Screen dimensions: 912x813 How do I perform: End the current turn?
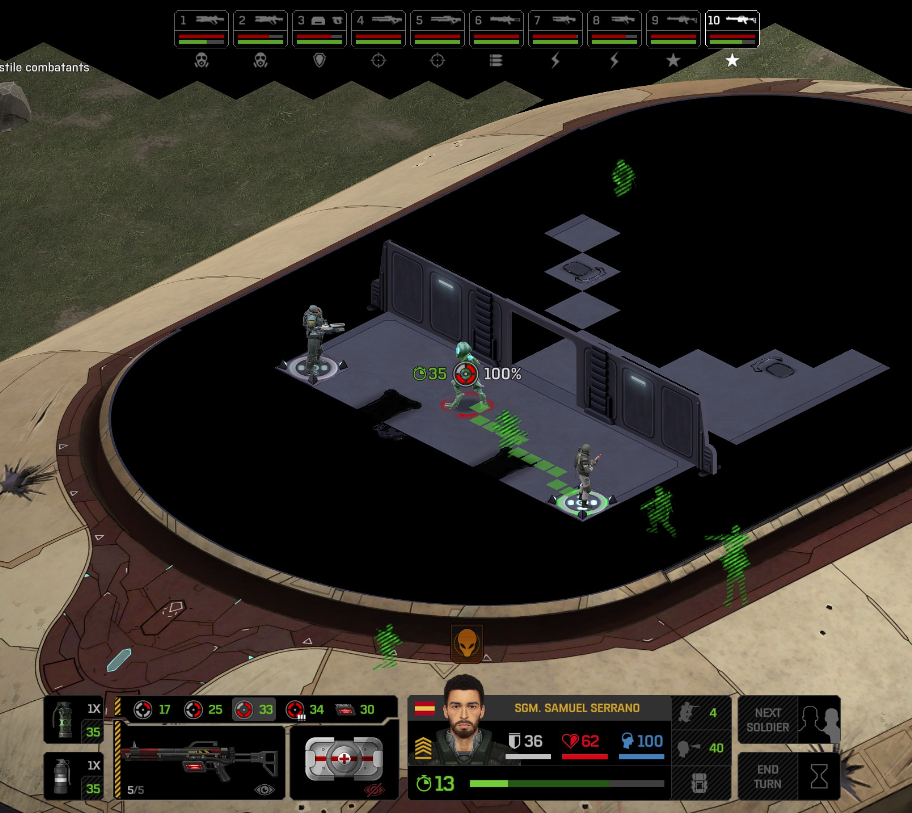(x=789, y=775)
